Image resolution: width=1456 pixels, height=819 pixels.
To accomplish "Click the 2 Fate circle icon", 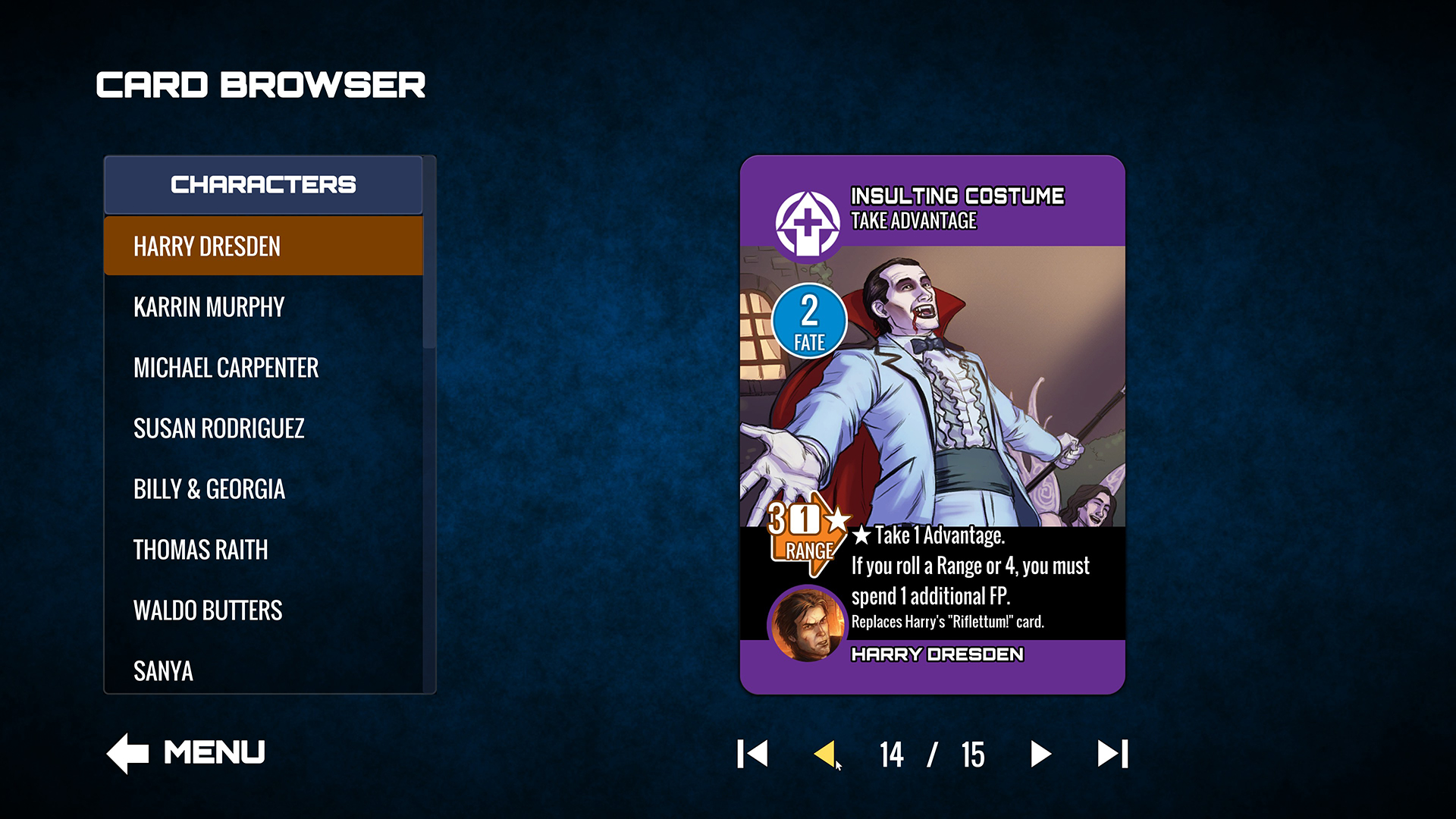I will coord(808,321).
